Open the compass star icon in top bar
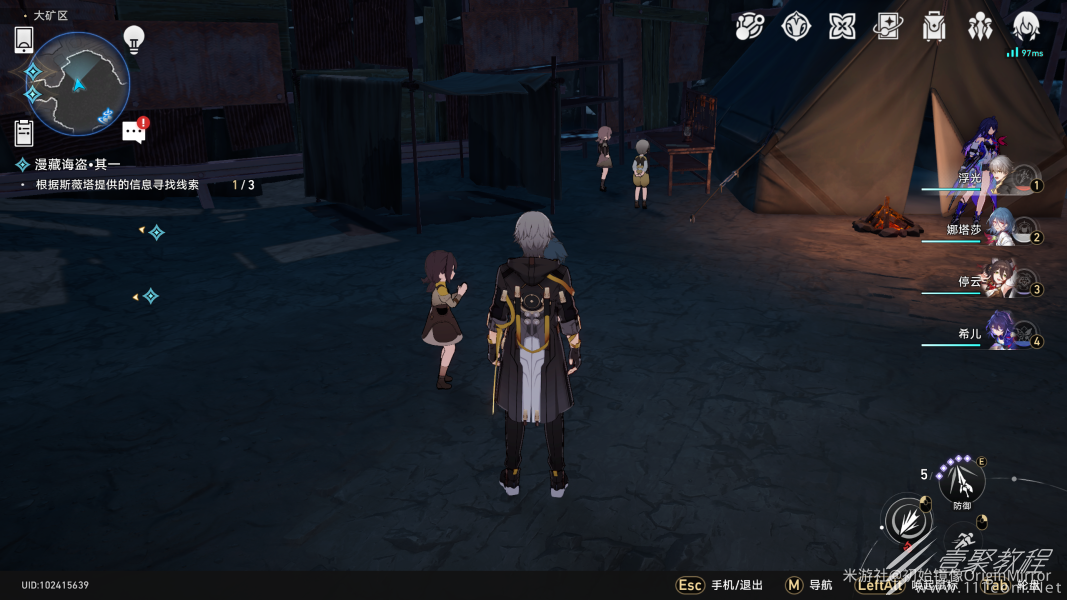Screen dimensions: 1067x600 click(x=796, y=27)
